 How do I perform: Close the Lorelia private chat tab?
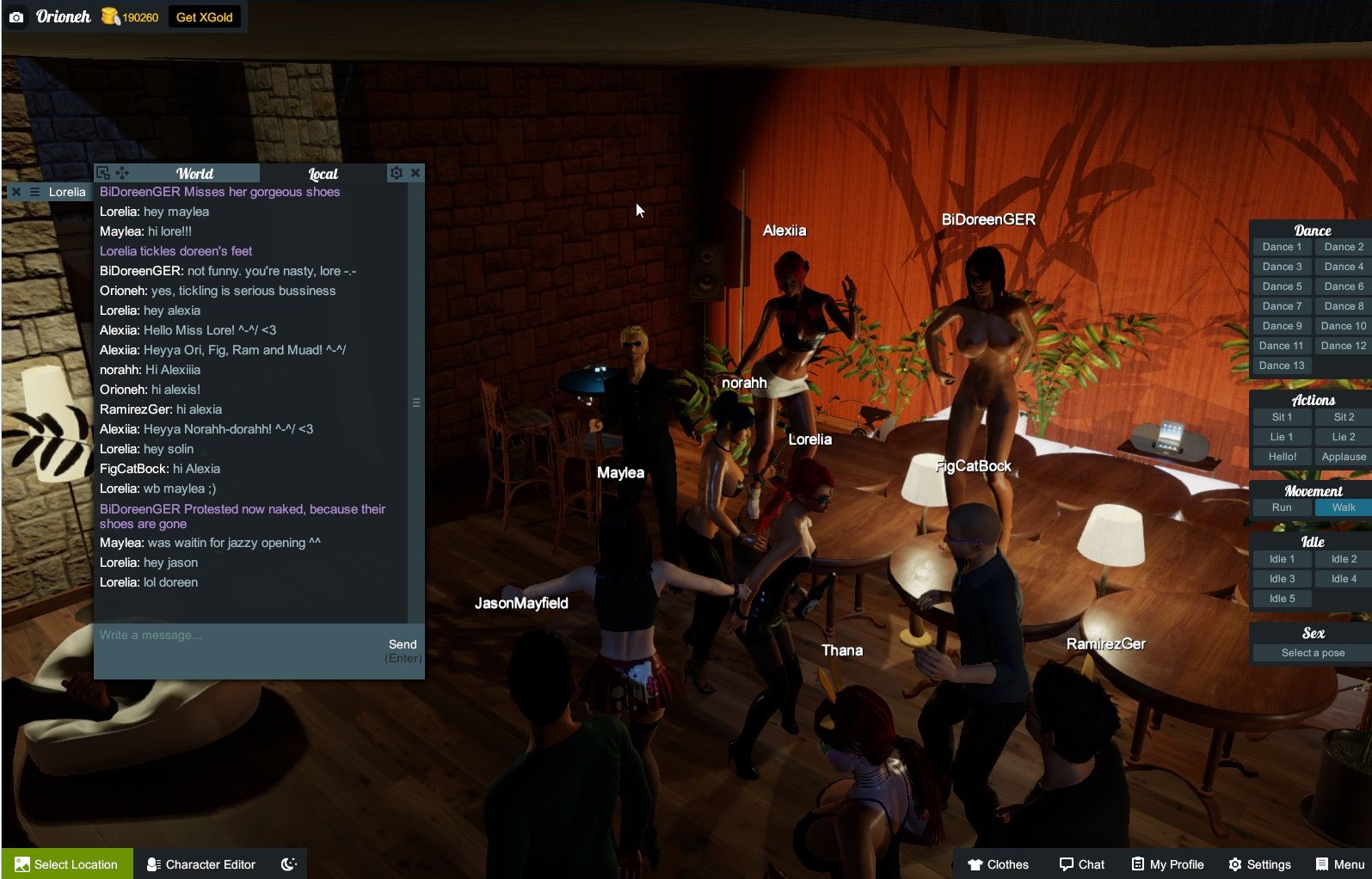coord(15,192)
